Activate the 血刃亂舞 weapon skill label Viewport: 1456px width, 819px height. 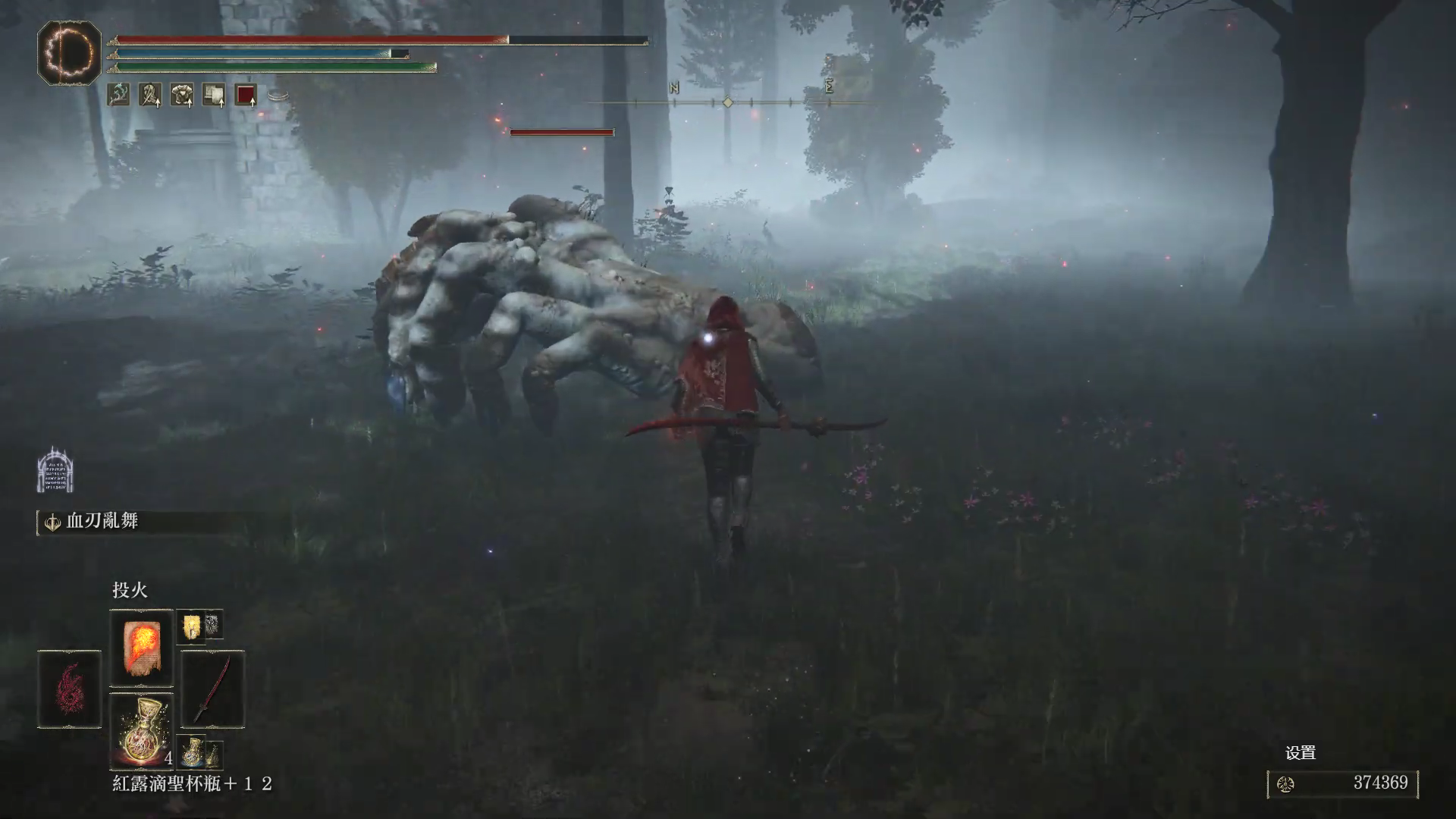click(x=102, y=522)
